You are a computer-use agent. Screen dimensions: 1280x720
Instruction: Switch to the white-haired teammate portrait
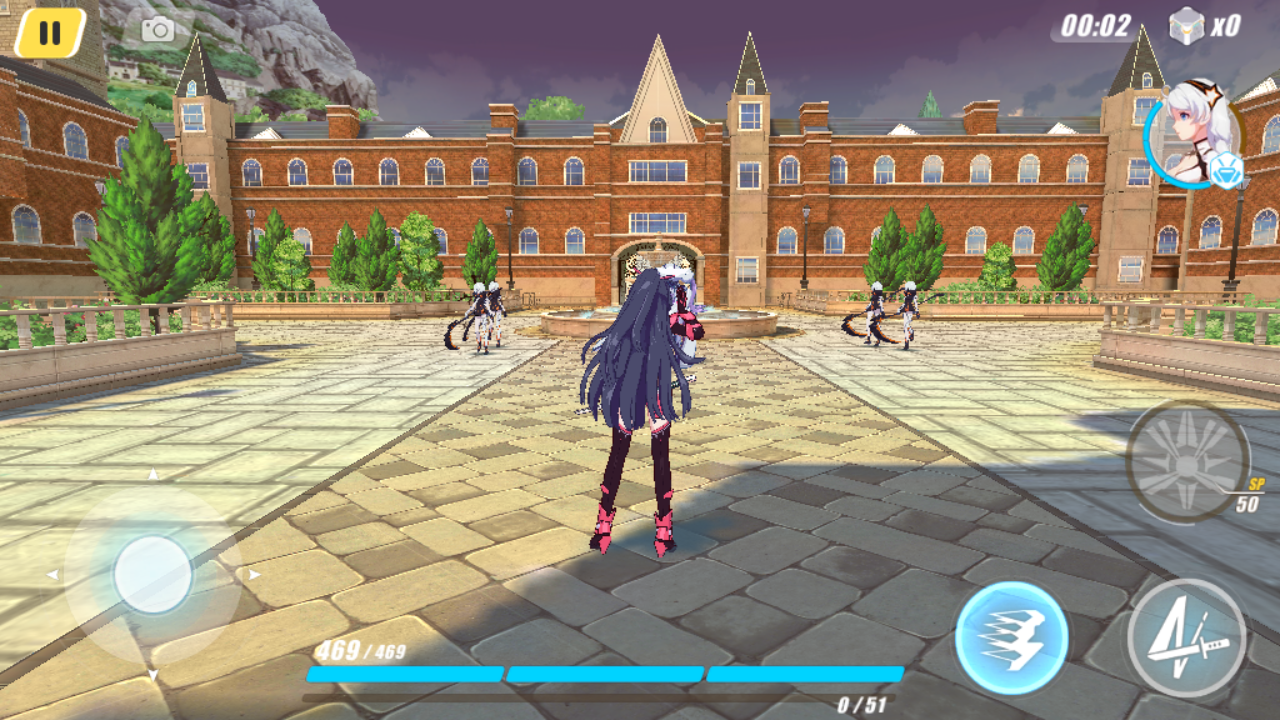click(x=1193, y=135)
